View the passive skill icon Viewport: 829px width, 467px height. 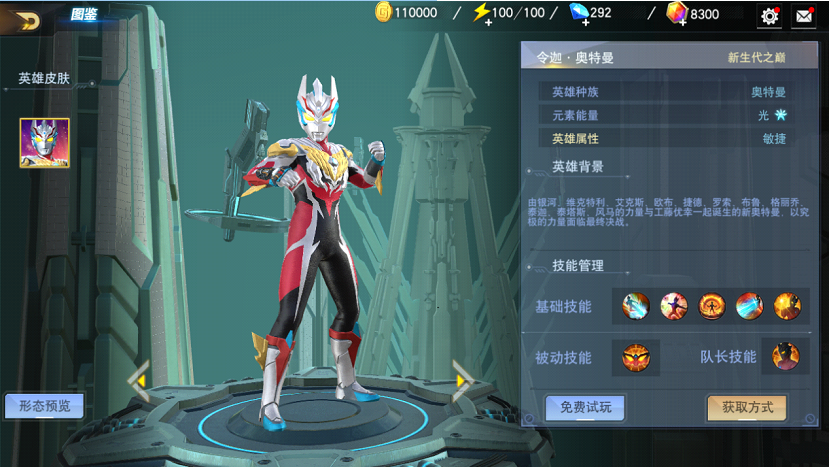pyautogui.click(x=635, y=357)
